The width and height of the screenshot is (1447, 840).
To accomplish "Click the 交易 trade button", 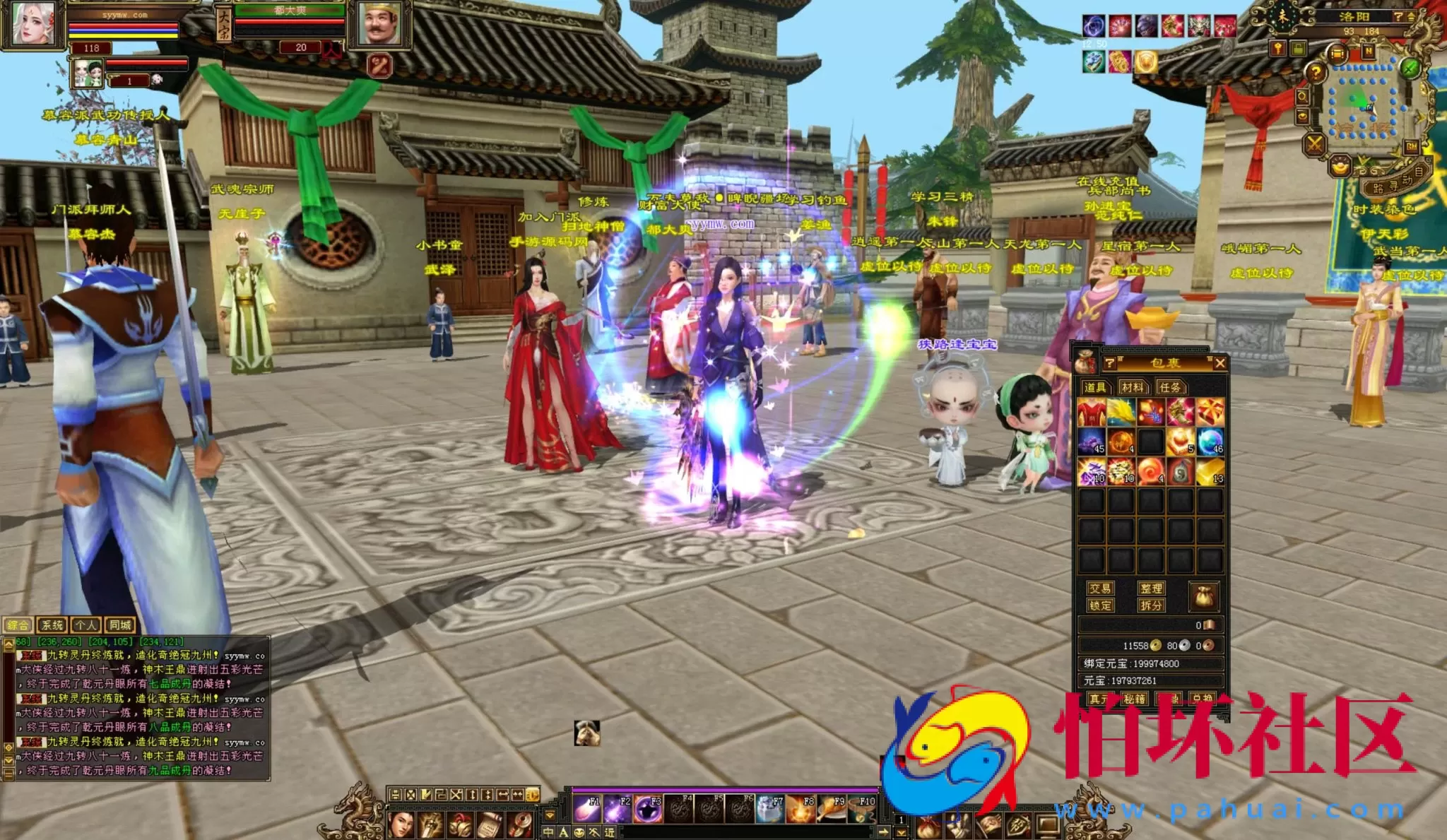I will click(x=1100, y=588).
